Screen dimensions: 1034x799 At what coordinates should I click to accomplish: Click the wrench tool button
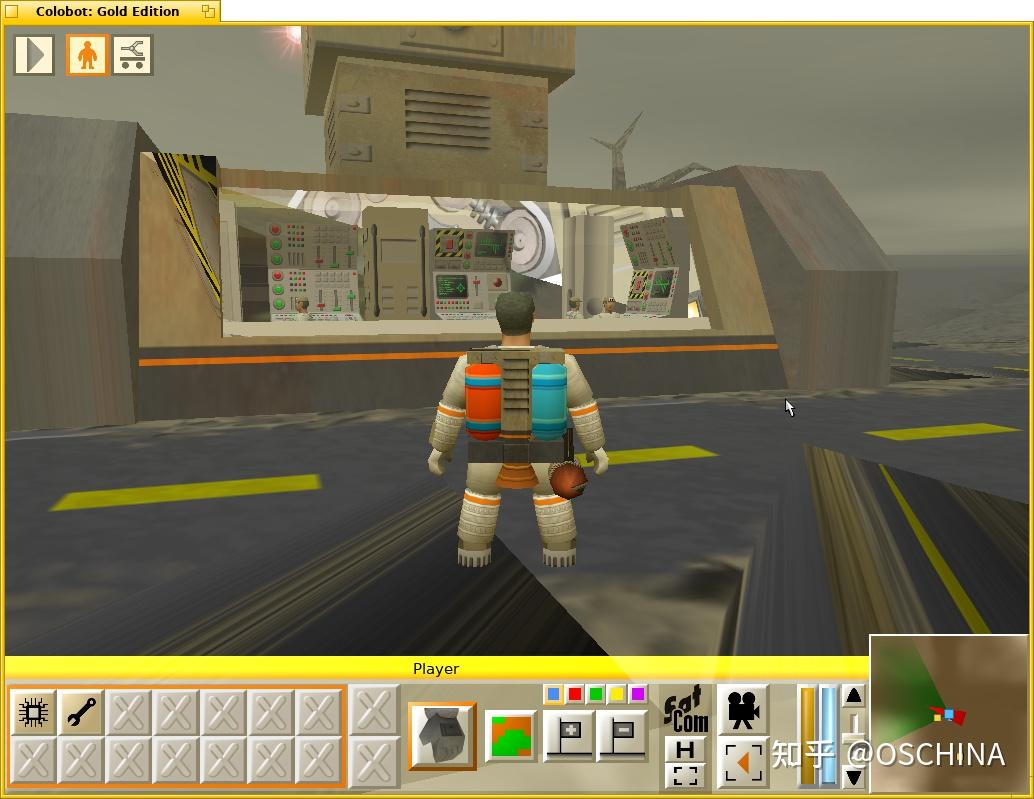(81, 712)
